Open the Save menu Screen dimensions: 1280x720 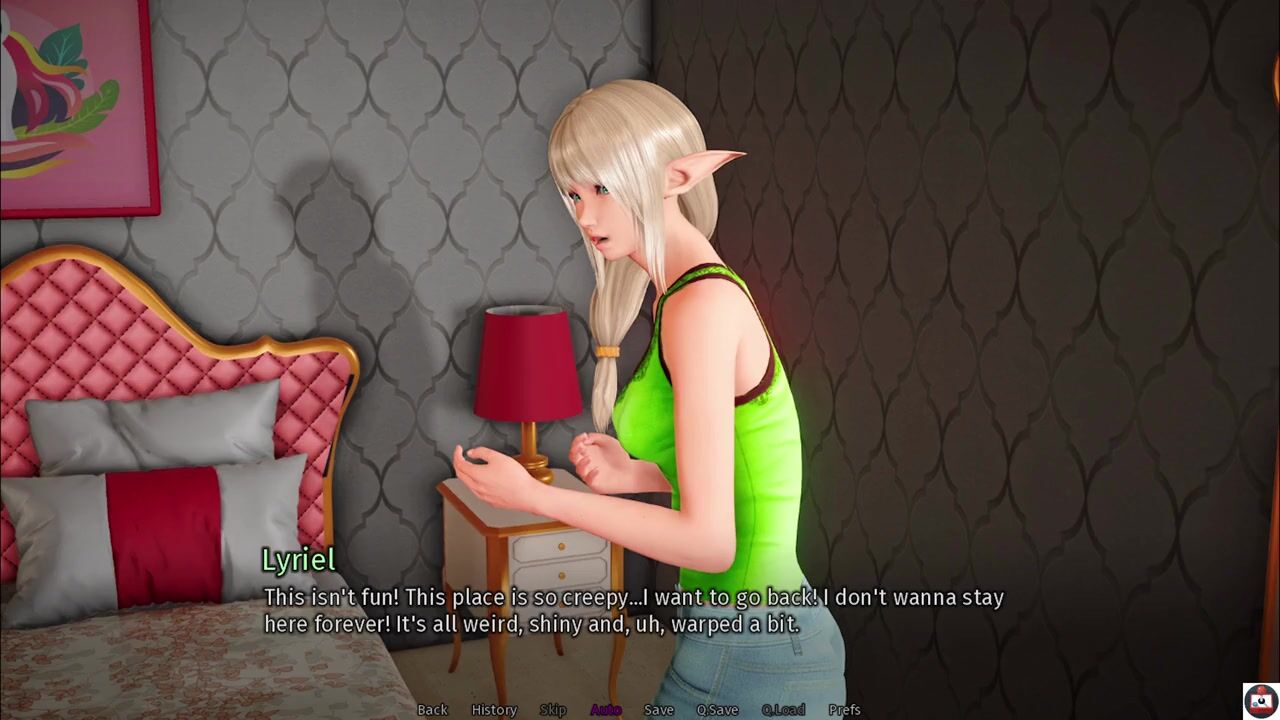(x=659, y=710)
